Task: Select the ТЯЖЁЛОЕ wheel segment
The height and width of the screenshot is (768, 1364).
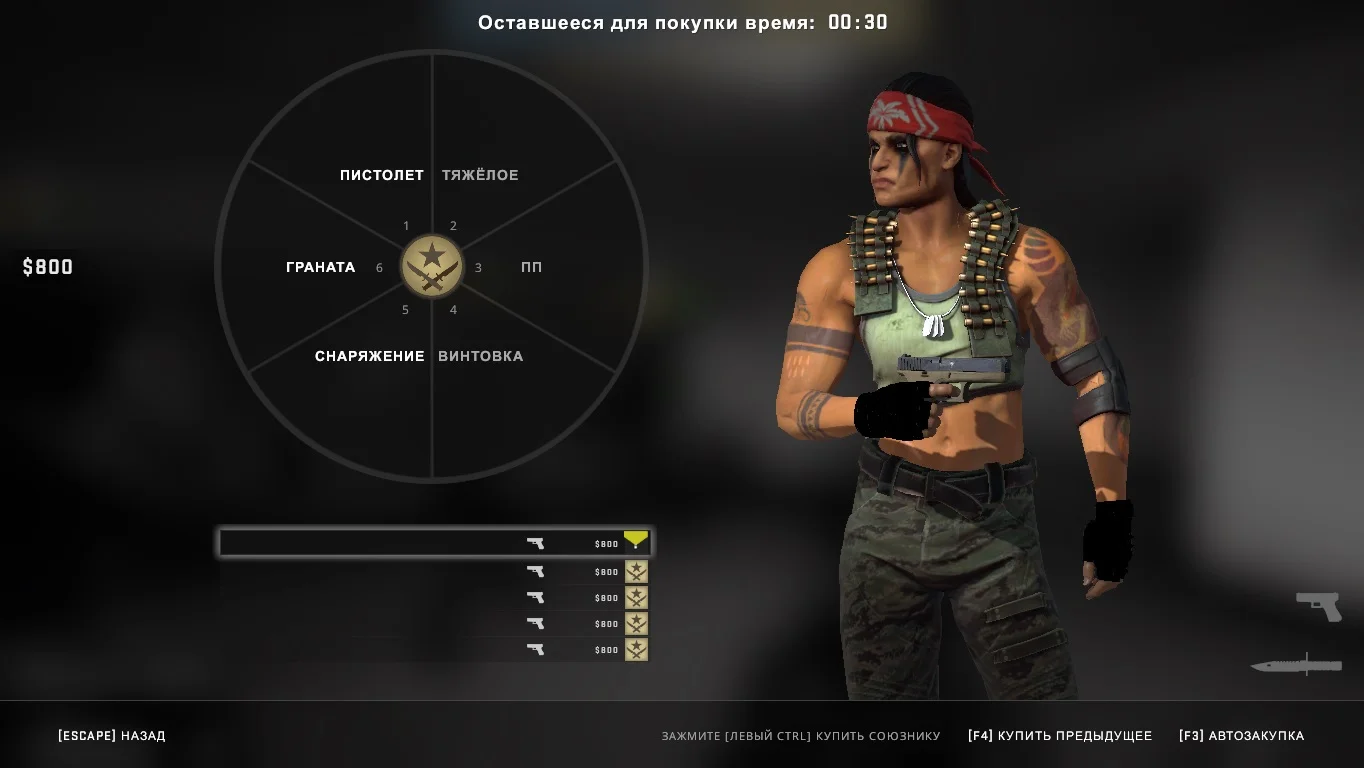Action: coord(480,175)
